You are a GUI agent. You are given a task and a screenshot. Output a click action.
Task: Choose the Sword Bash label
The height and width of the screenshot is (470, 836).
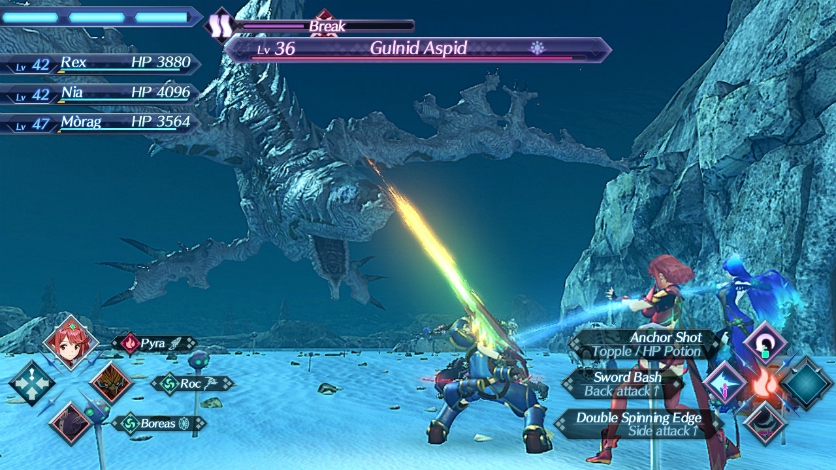(625, 383)
